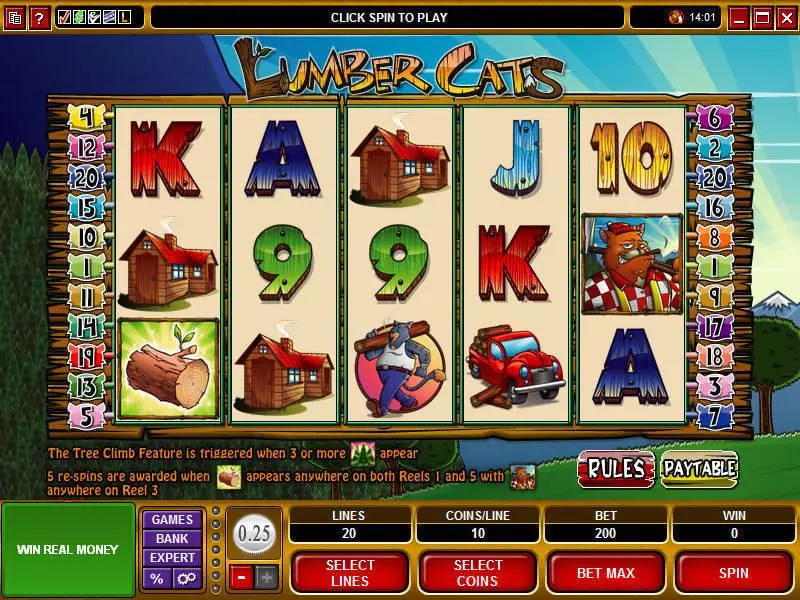Activate the Select Lines button
The width and height of the screenshot is (800, 600).
coord(350,572)
